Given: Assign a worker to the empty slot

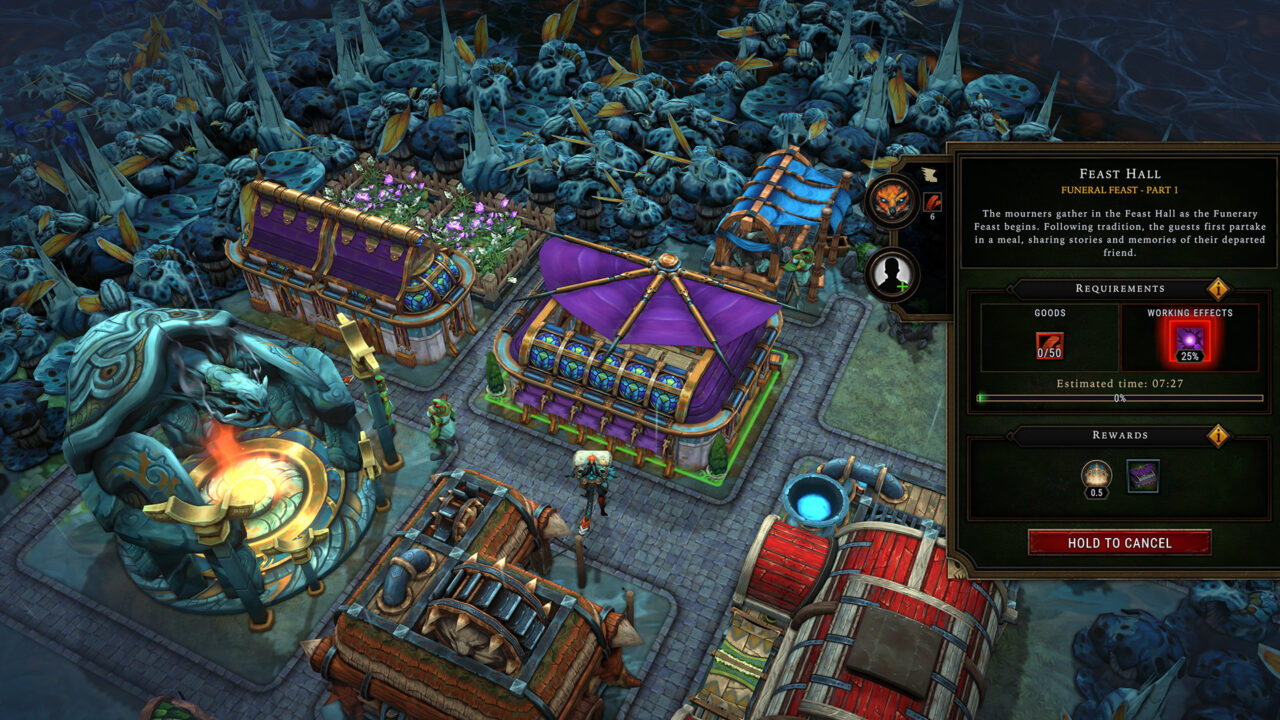Looking at the screenshot, I should [892, 274].
